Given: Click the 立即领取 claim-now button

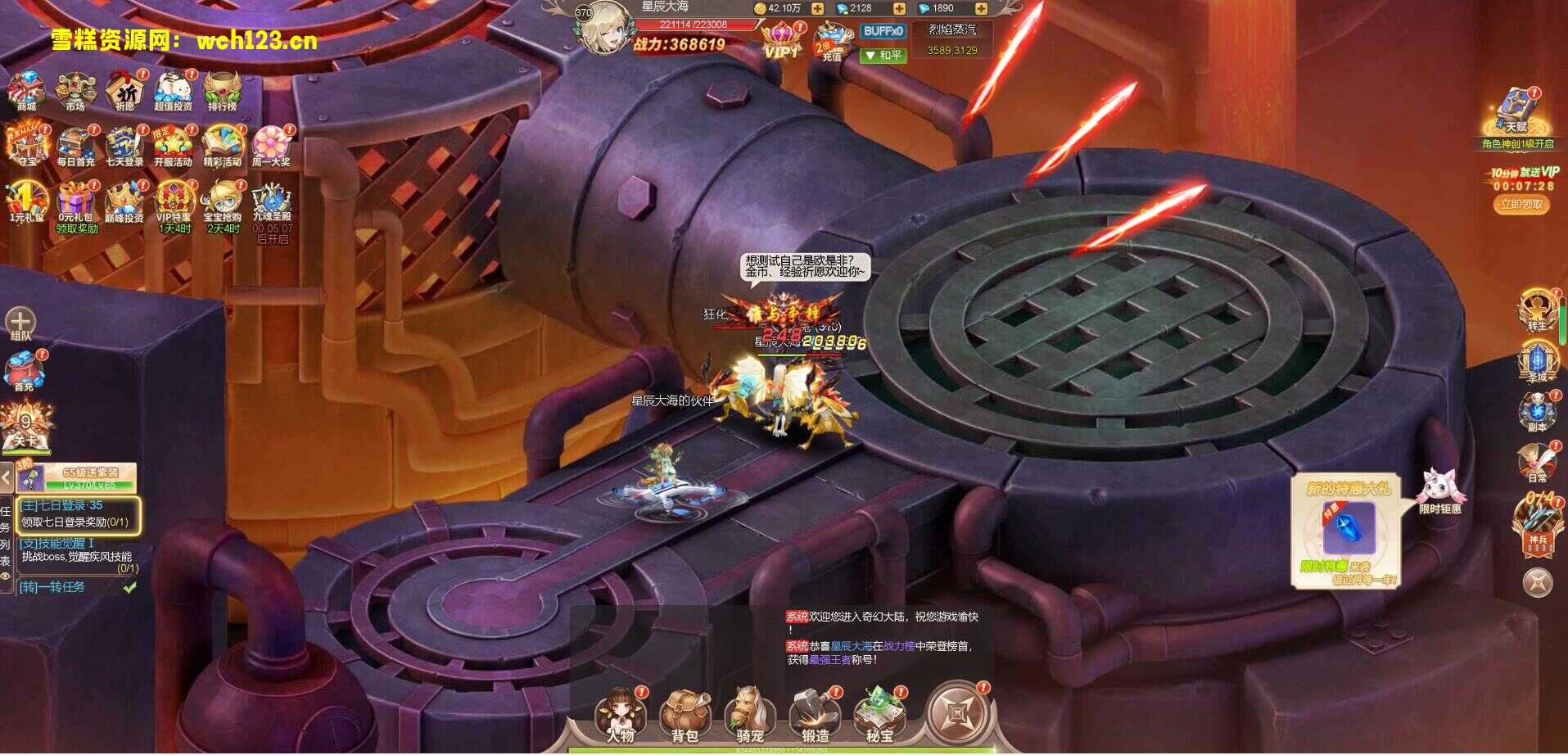Looking at the screenshot, I should (1521, 205).
